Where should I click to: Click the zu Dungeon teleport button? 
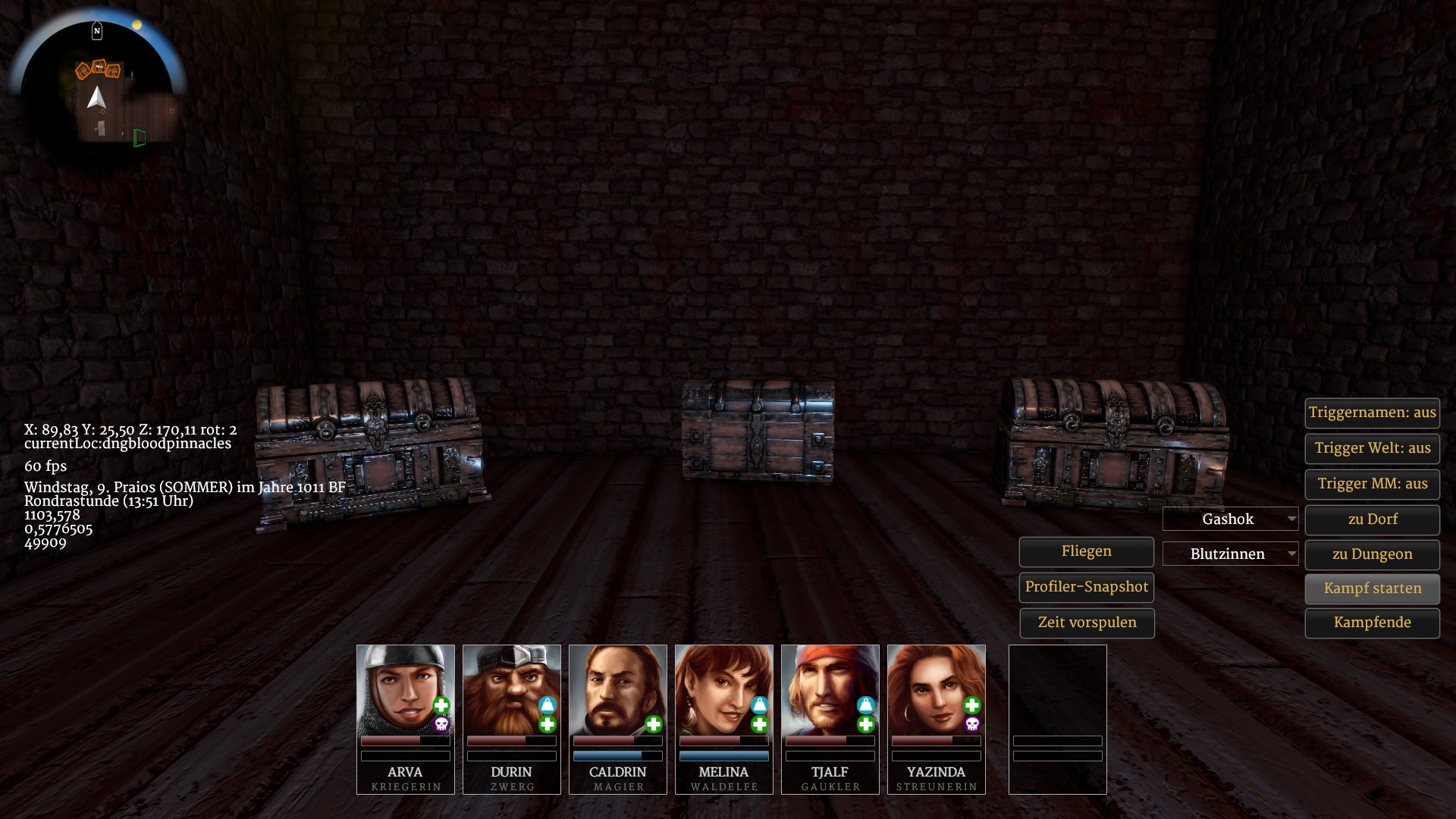(1372, 554)
